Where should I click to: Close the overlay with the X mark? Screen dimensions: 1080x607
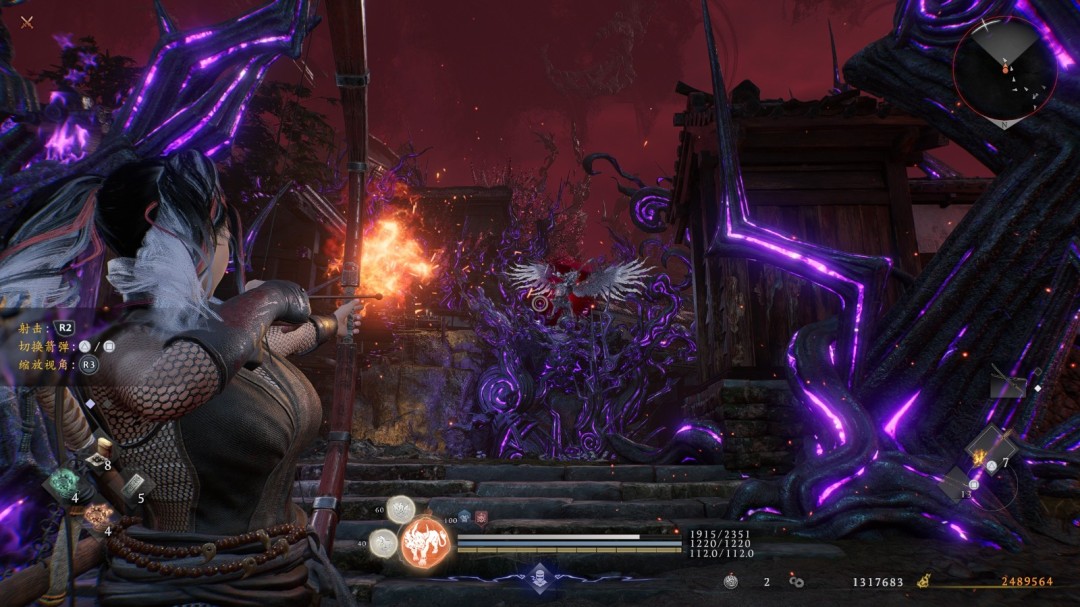[x=27, y=22]
